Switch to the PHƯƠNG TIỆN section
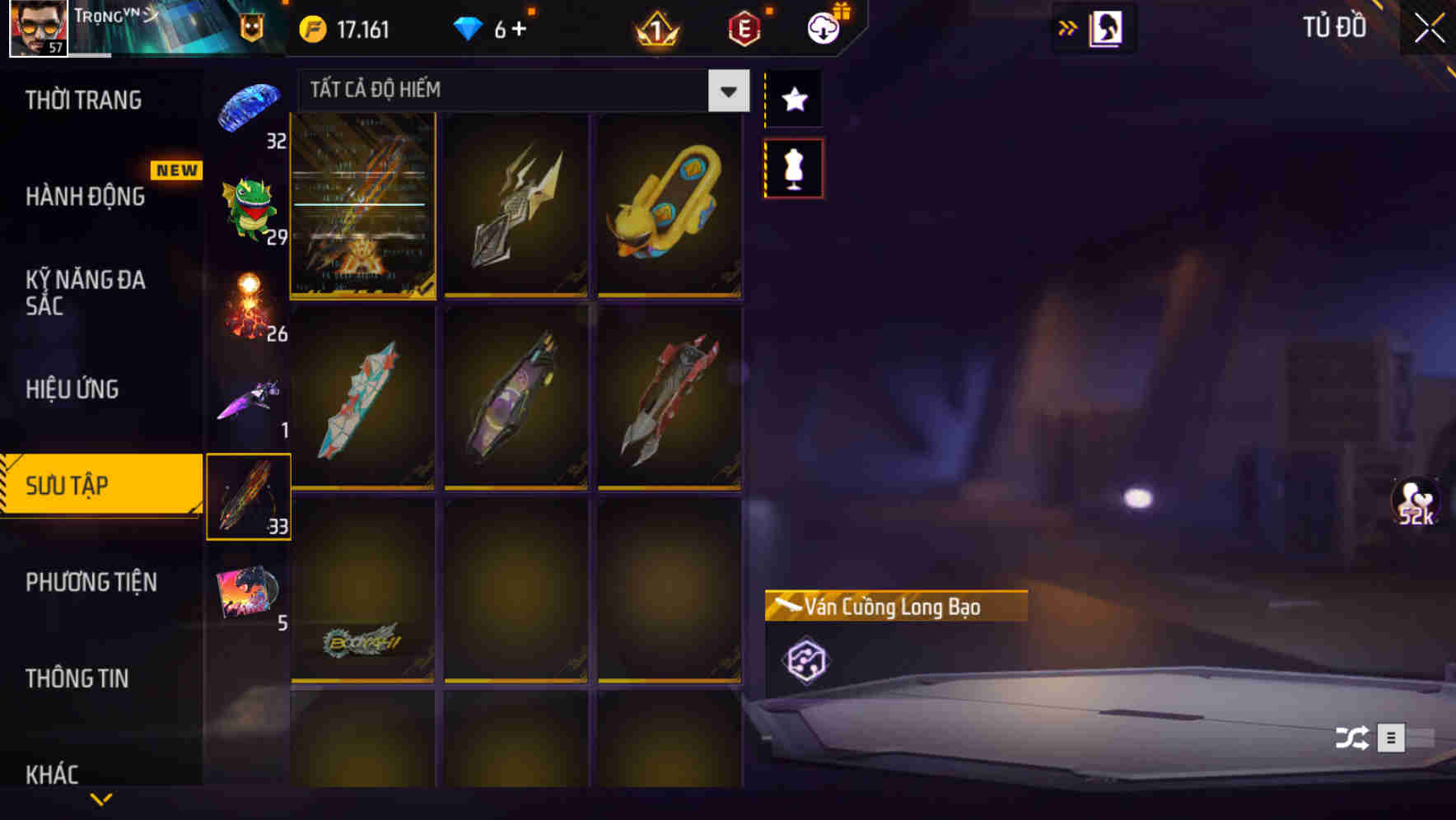This screenshot has width=1456, height=820. tap(91, 582)
